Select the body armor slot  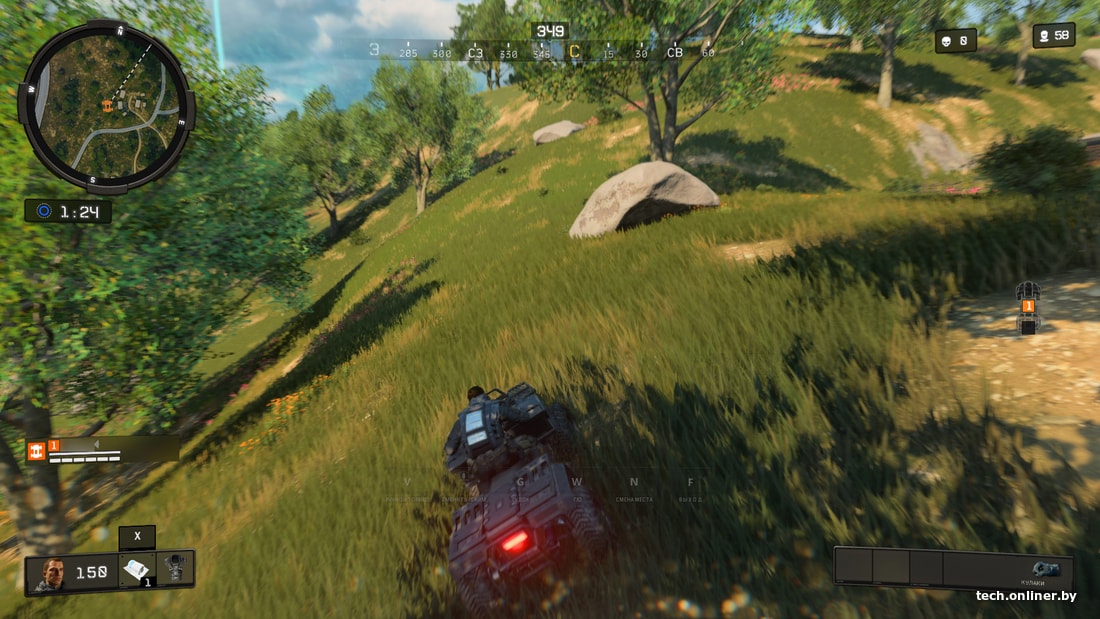coord(176,568)
